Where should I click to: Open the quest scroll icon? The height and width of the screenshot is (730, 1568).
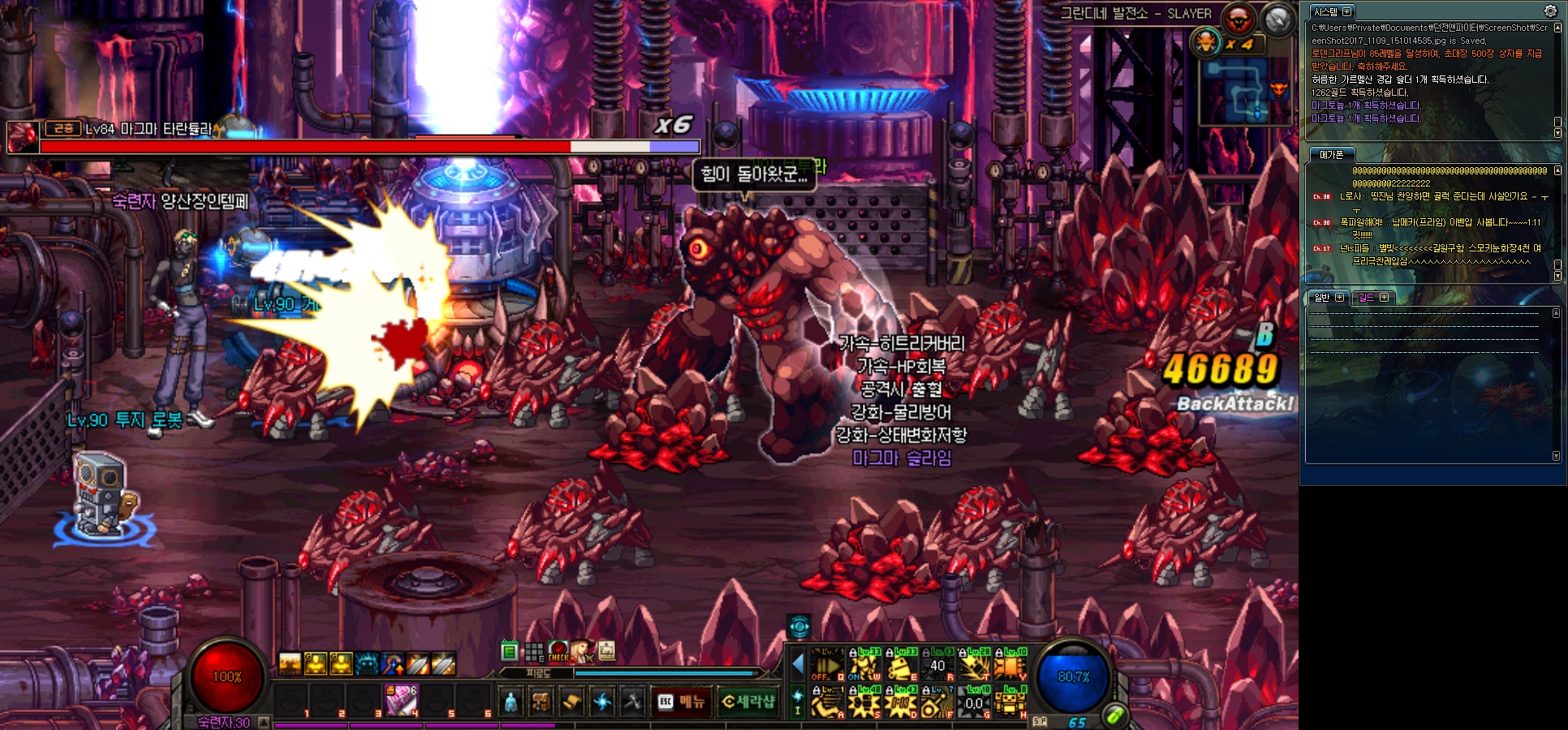(571, 702)
